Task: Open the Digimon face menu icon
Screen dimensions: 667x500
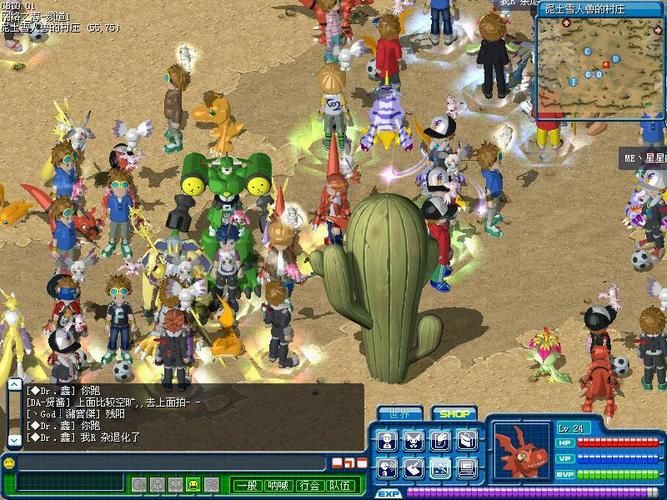Action: point(413,440)
